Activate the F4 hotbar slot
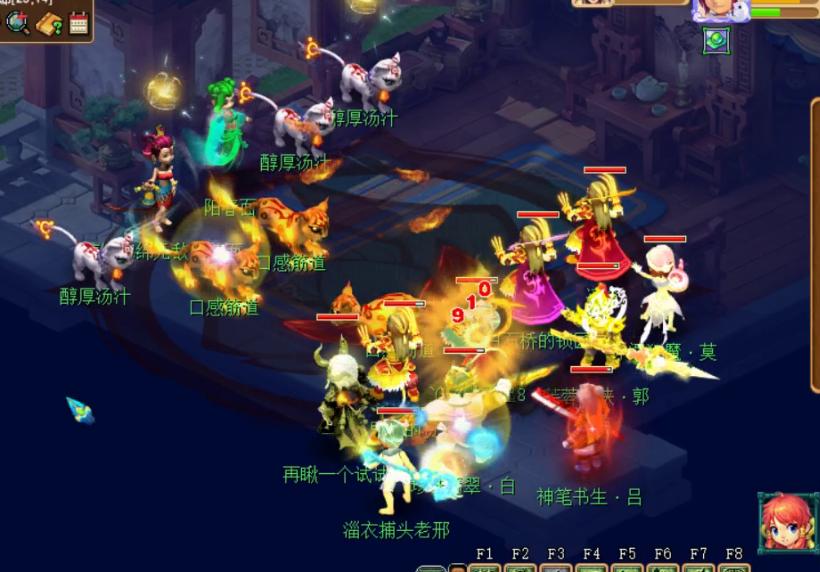This screenshot has height=572, width=820. (x=592, y=567)
